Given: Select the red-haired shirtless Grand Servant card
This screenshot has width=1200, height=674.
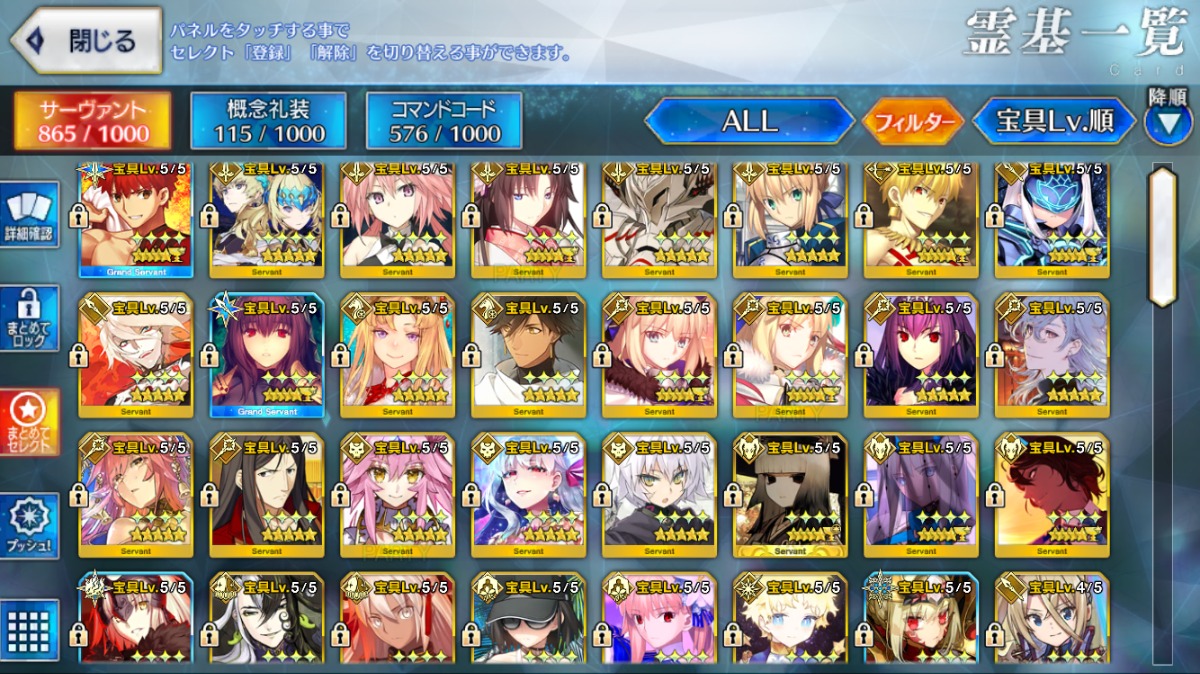Looking at the screenshot, I should point(135,220).
